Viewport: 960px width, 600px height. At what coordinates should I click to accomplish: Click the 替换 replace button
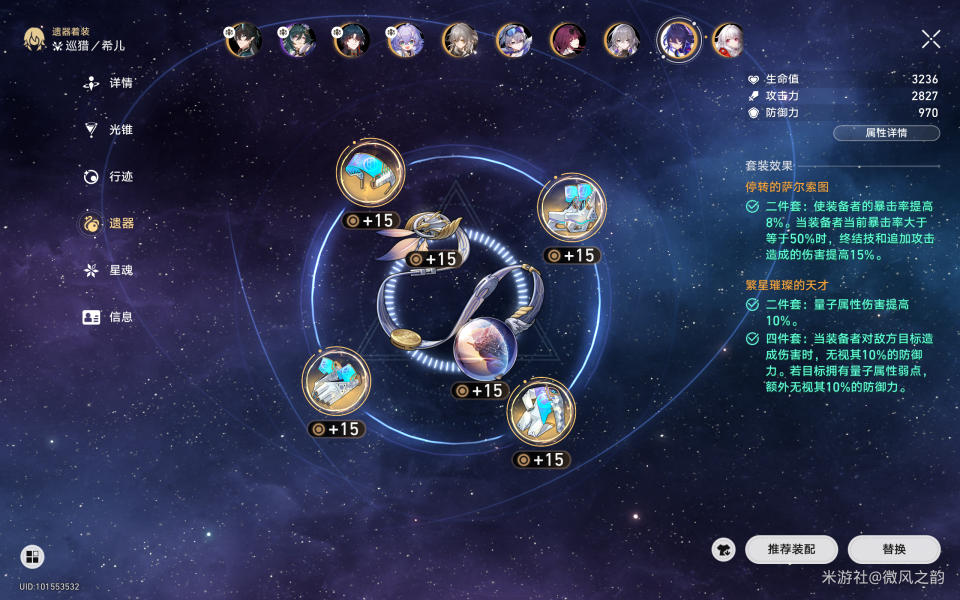[x=894, y=549]
